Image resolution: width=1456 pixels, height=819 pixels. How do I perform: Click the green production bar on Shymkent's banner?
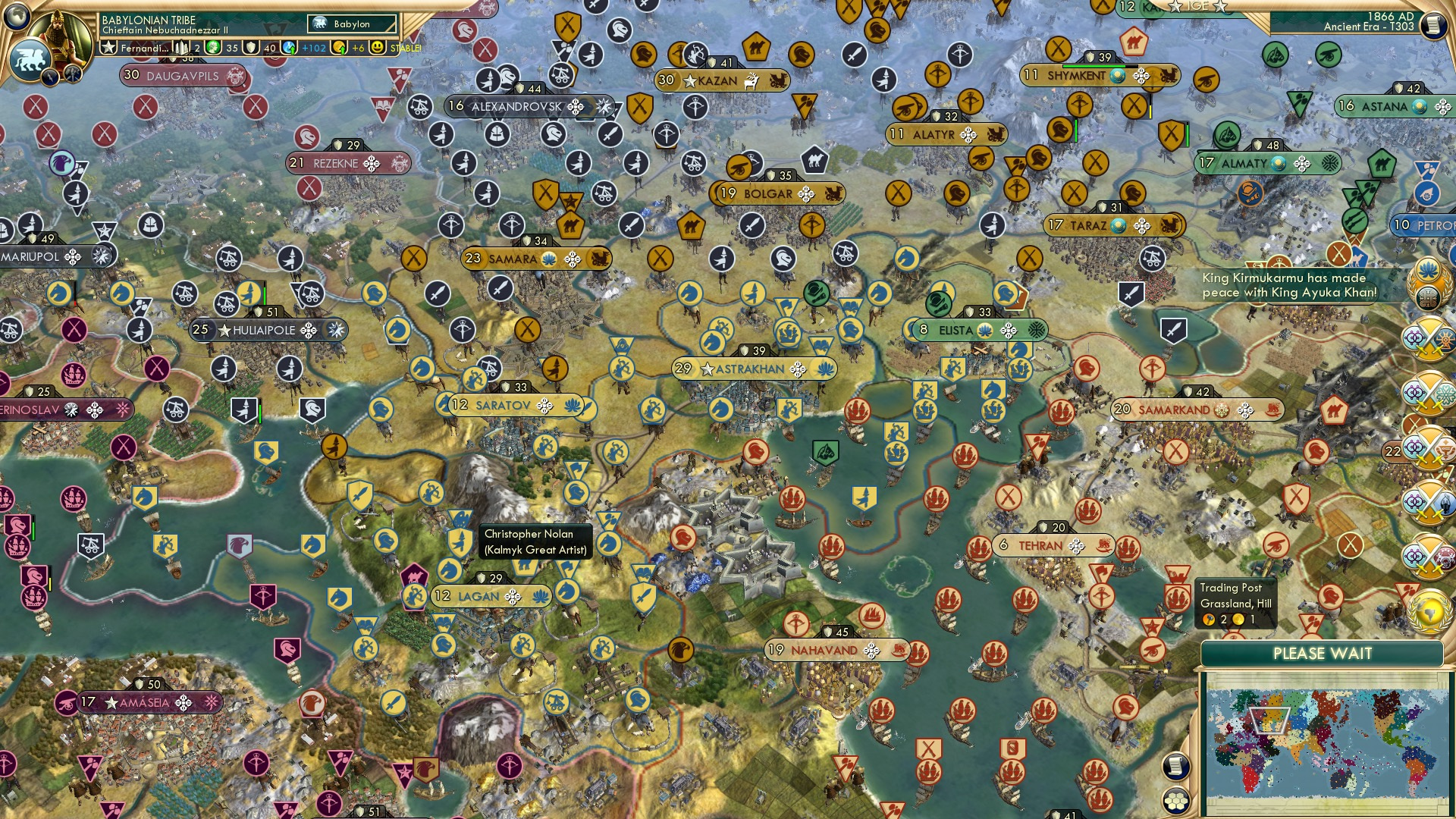pyautogui.click(x=1094, y=67)
